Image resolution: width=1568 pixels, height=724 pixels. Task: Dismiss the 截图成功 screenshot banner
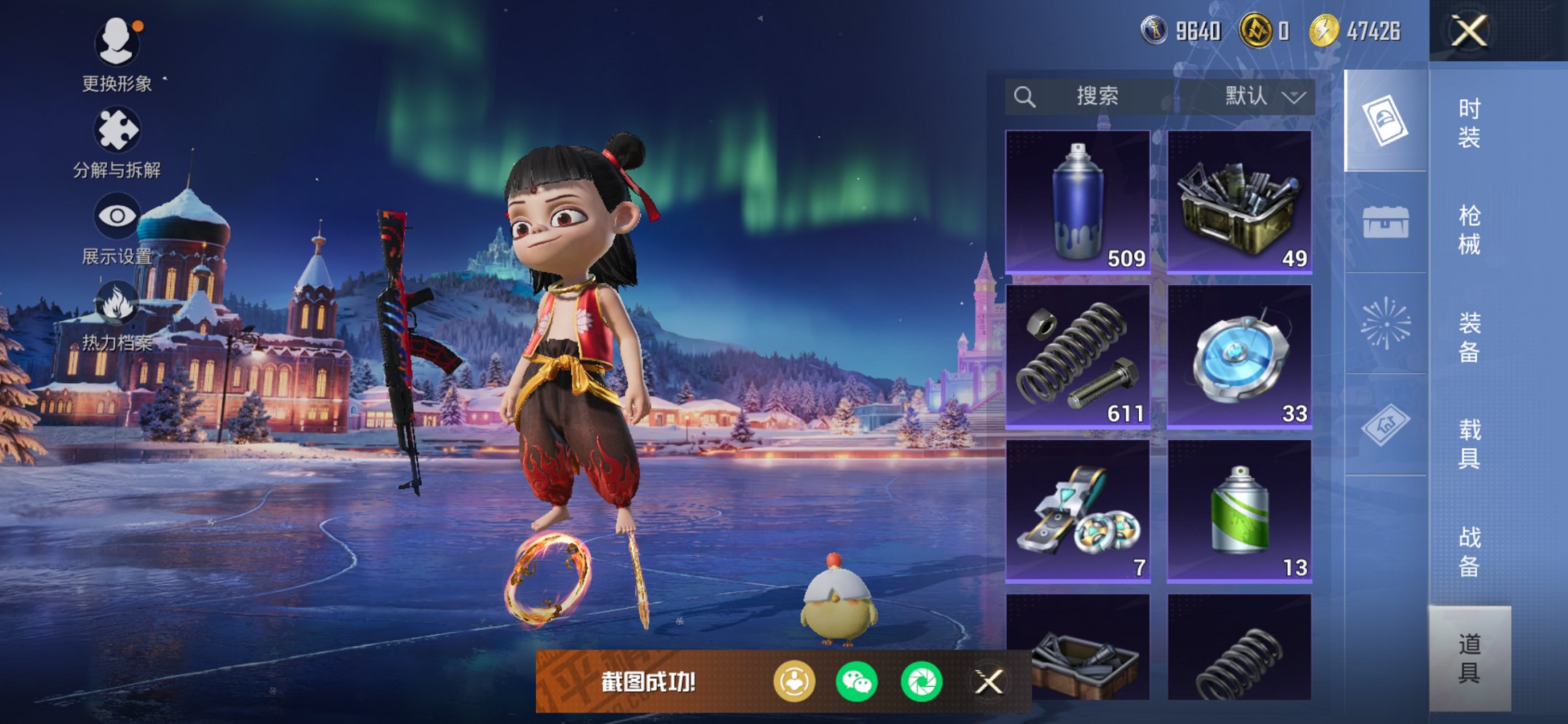989,682
